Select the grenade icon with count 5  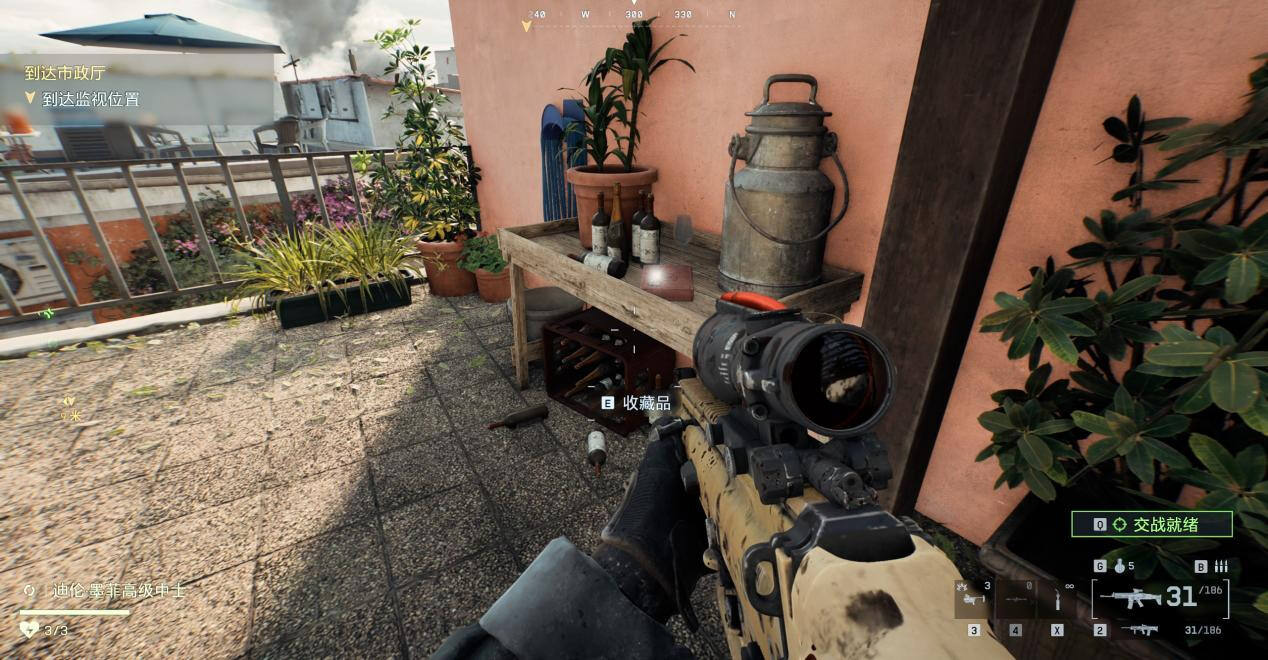(x=1119, y=566)
